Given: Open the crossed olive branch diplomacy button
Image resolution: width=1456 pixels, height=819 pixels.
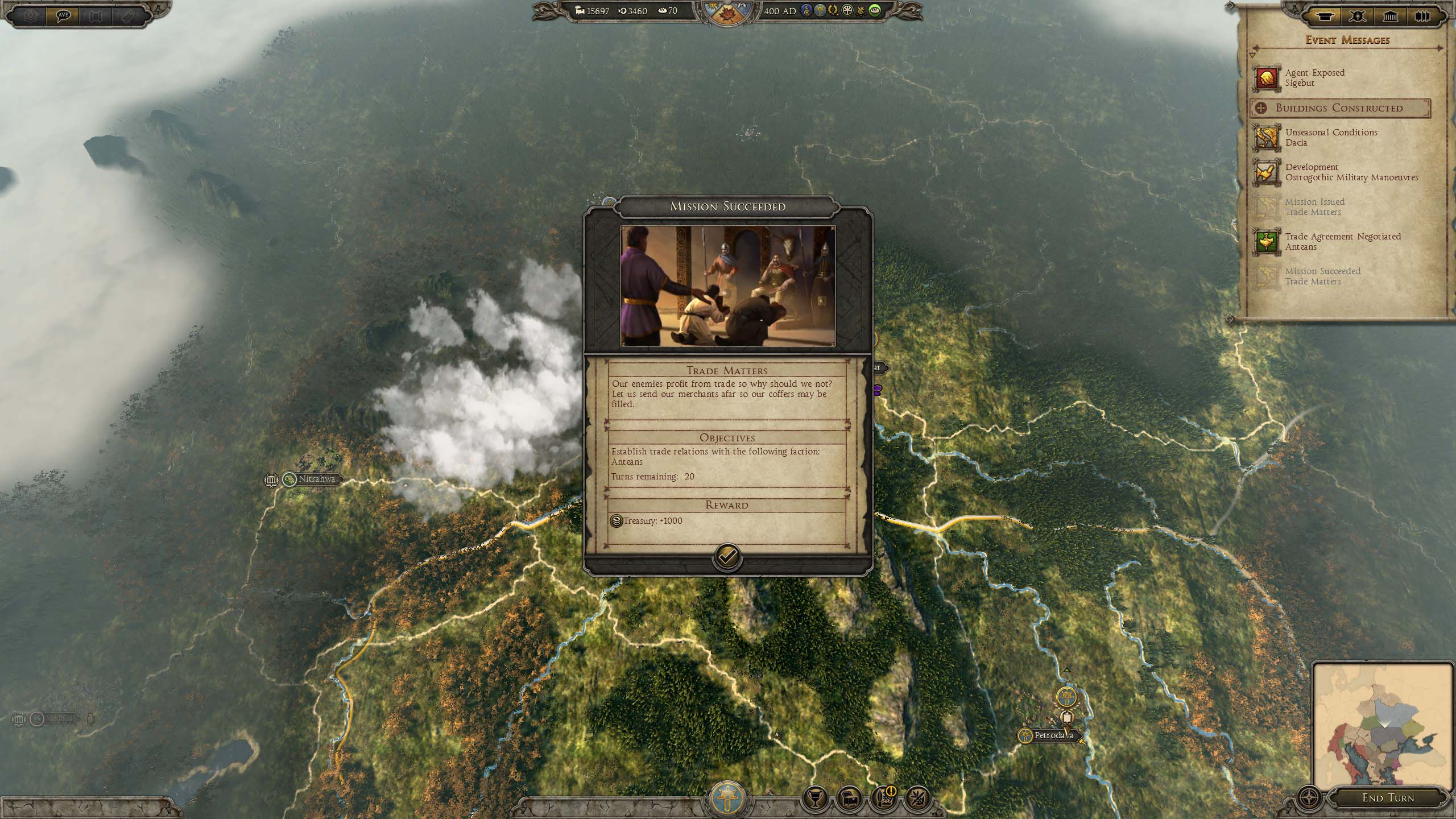Looking at the screenshot, I should point(918,799).
